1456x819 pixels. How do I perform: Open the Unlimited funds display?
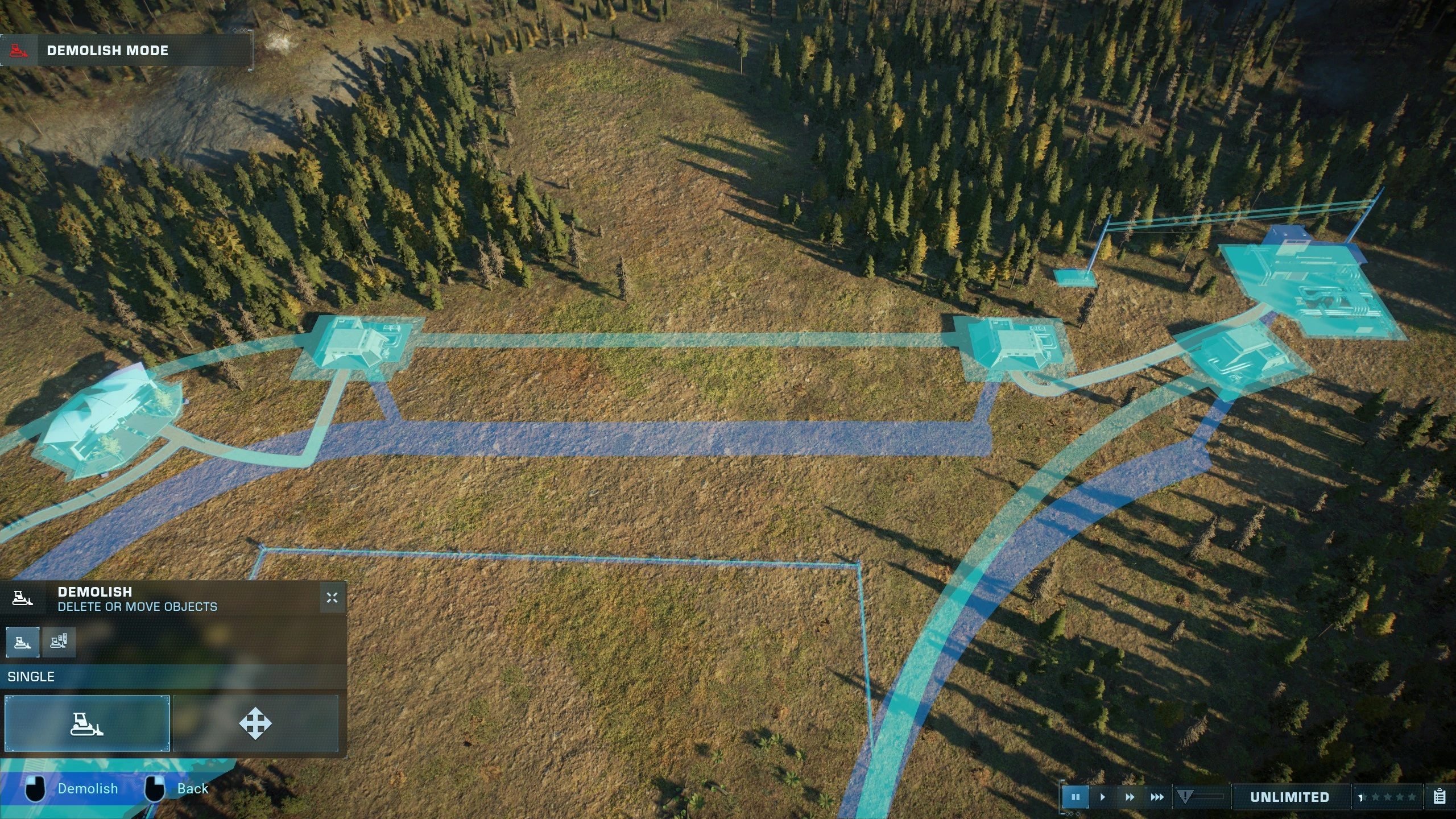pyautogui.click(x=1289, y=797)
